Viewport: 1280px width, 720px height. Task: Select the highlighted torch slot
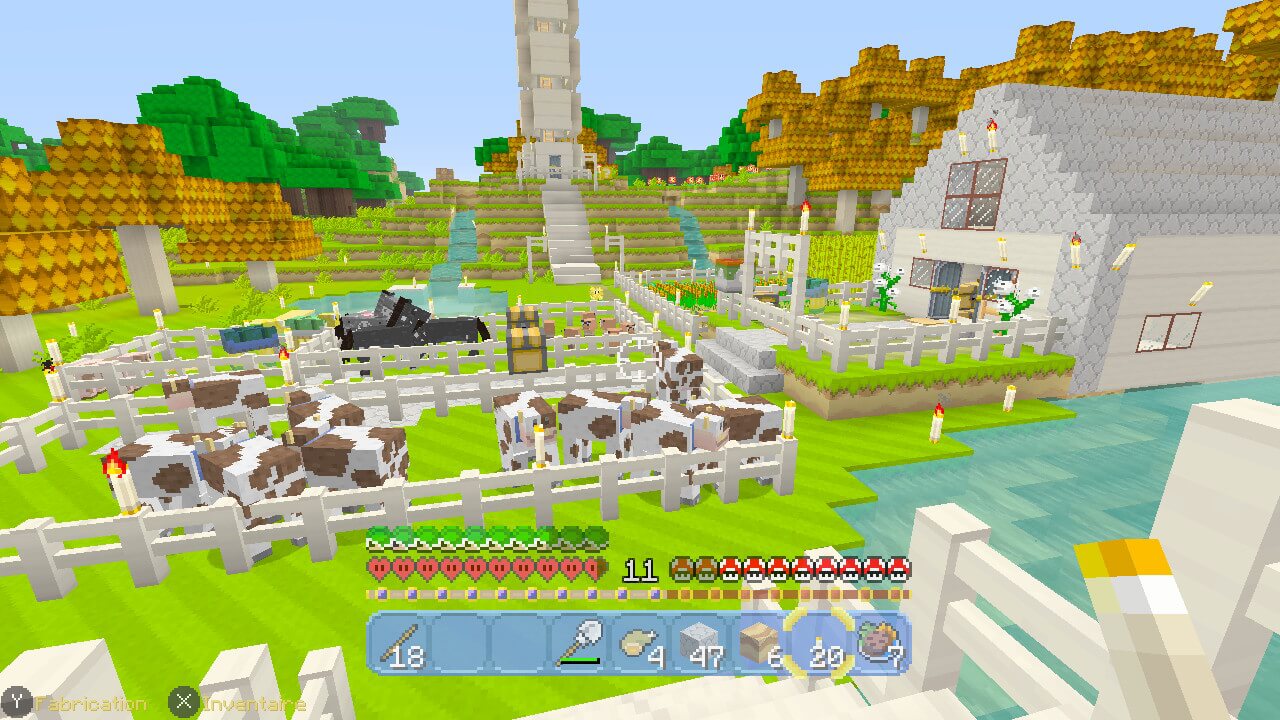818,644
